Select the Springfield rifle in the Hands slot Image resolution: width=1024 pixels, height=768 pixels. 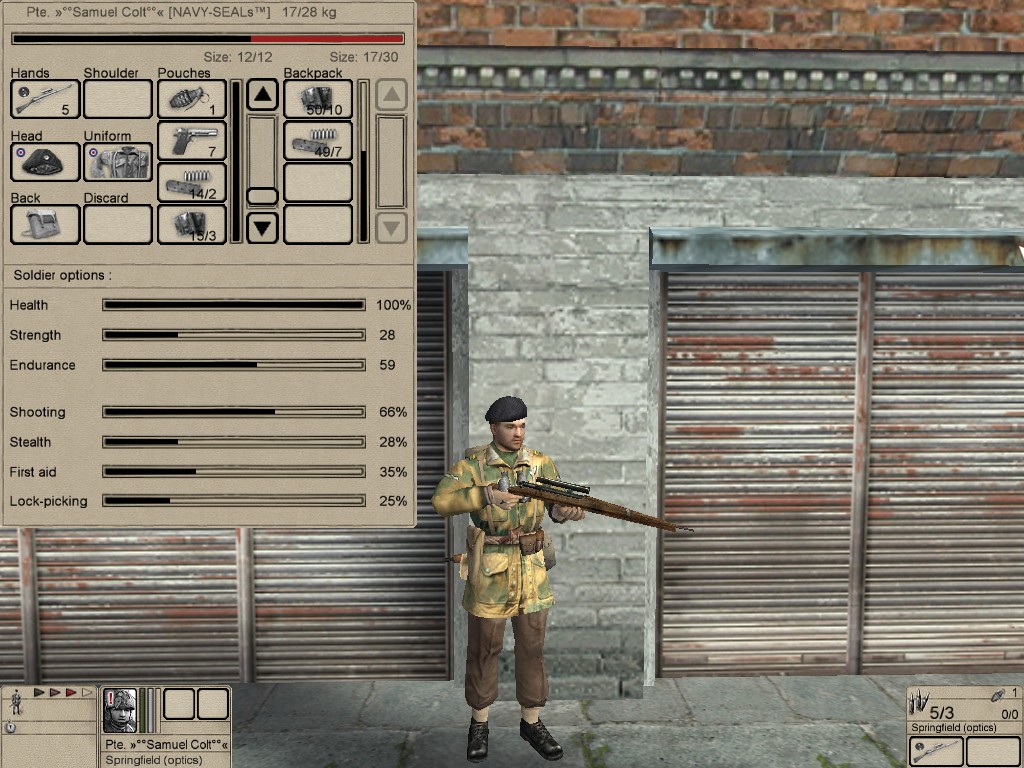point(45,99)
